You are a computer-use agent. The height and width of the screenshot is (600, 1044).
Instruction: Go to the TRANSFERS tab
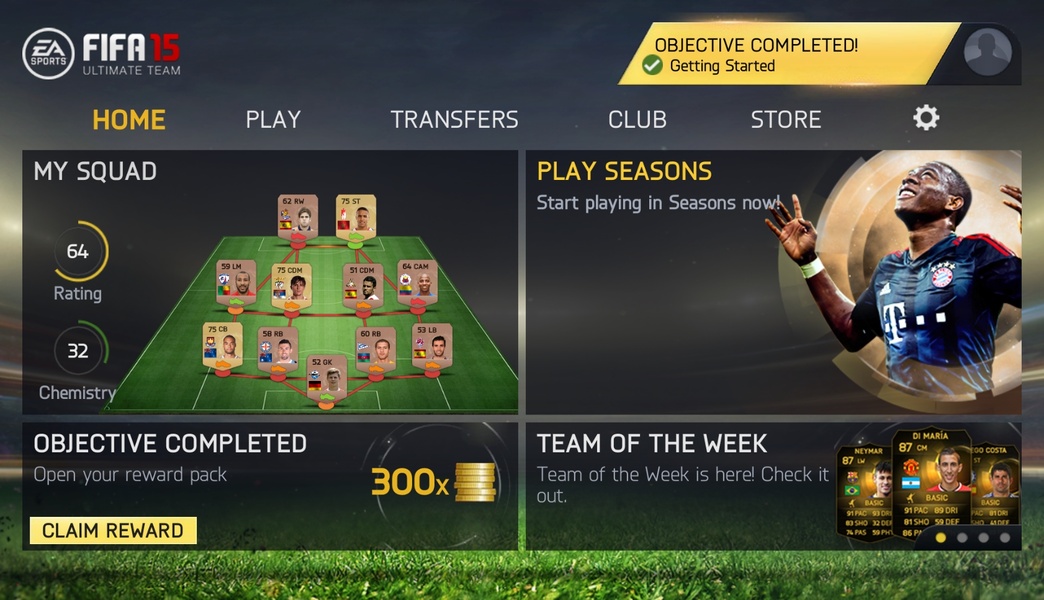(x=454, y=120)
